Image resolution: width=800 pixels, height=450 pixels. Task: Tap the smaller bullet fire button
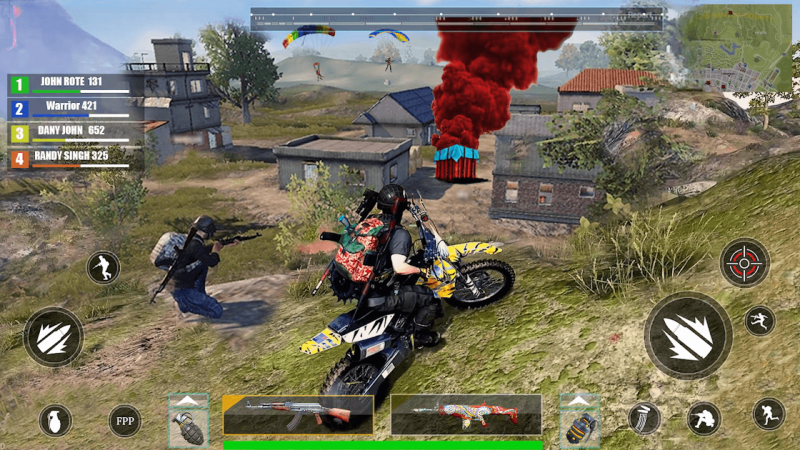click(53, 337)
